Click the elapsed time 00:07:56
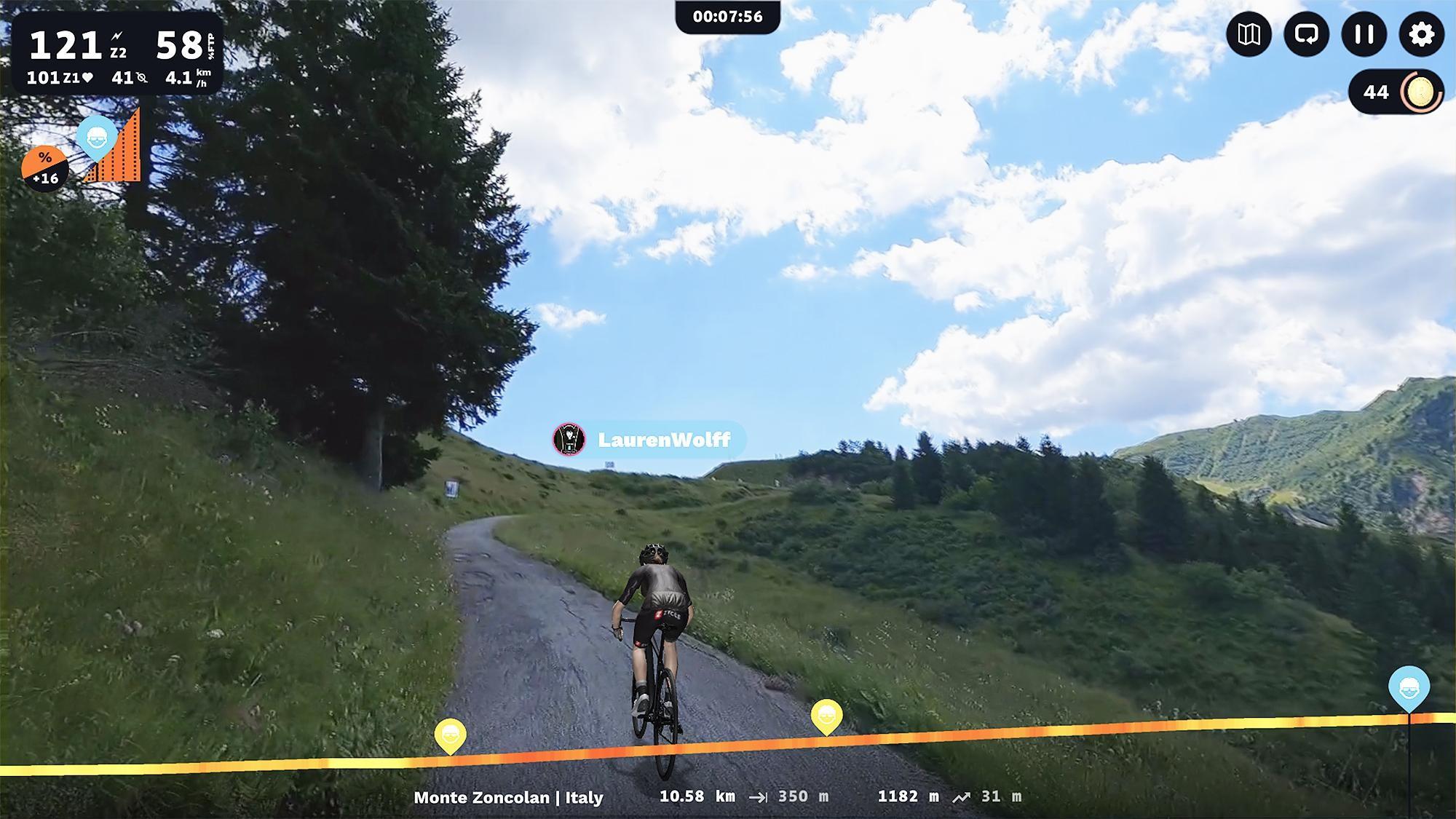 click(x=728, y=17)
